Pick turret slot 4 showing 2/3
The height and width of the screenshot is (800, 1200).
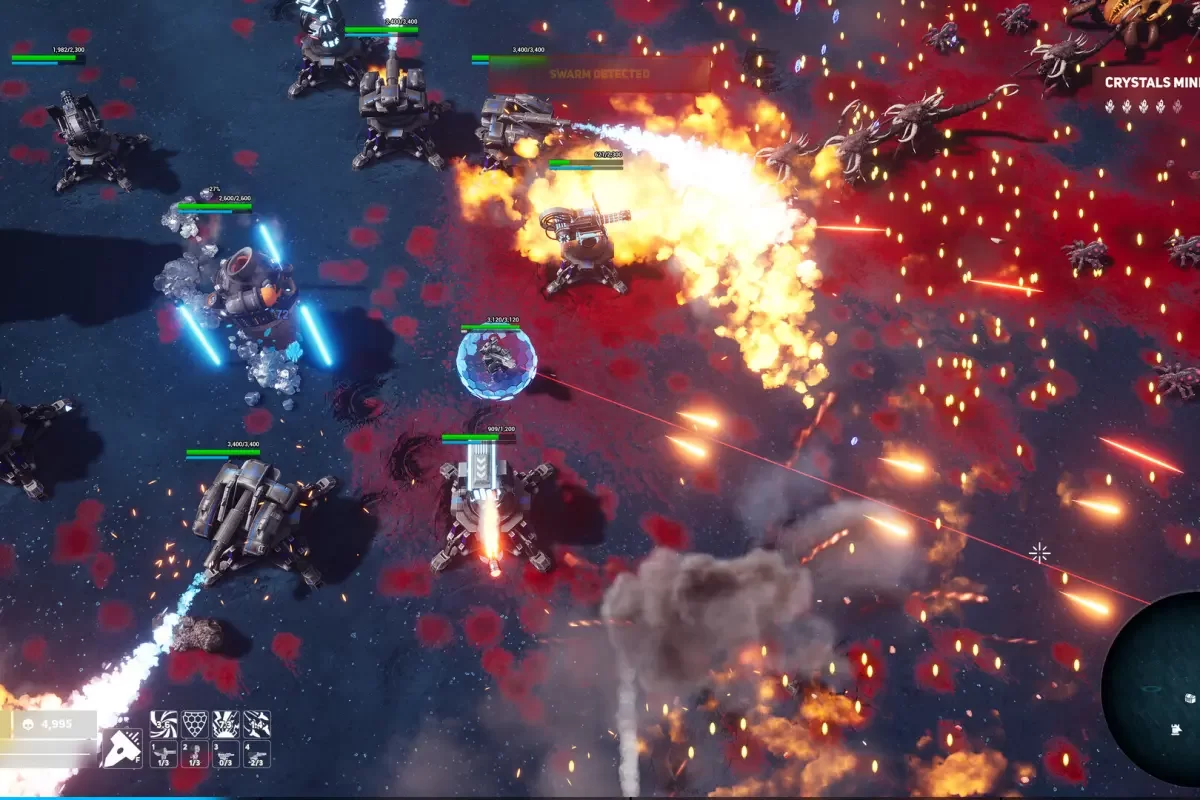(257, 755)
